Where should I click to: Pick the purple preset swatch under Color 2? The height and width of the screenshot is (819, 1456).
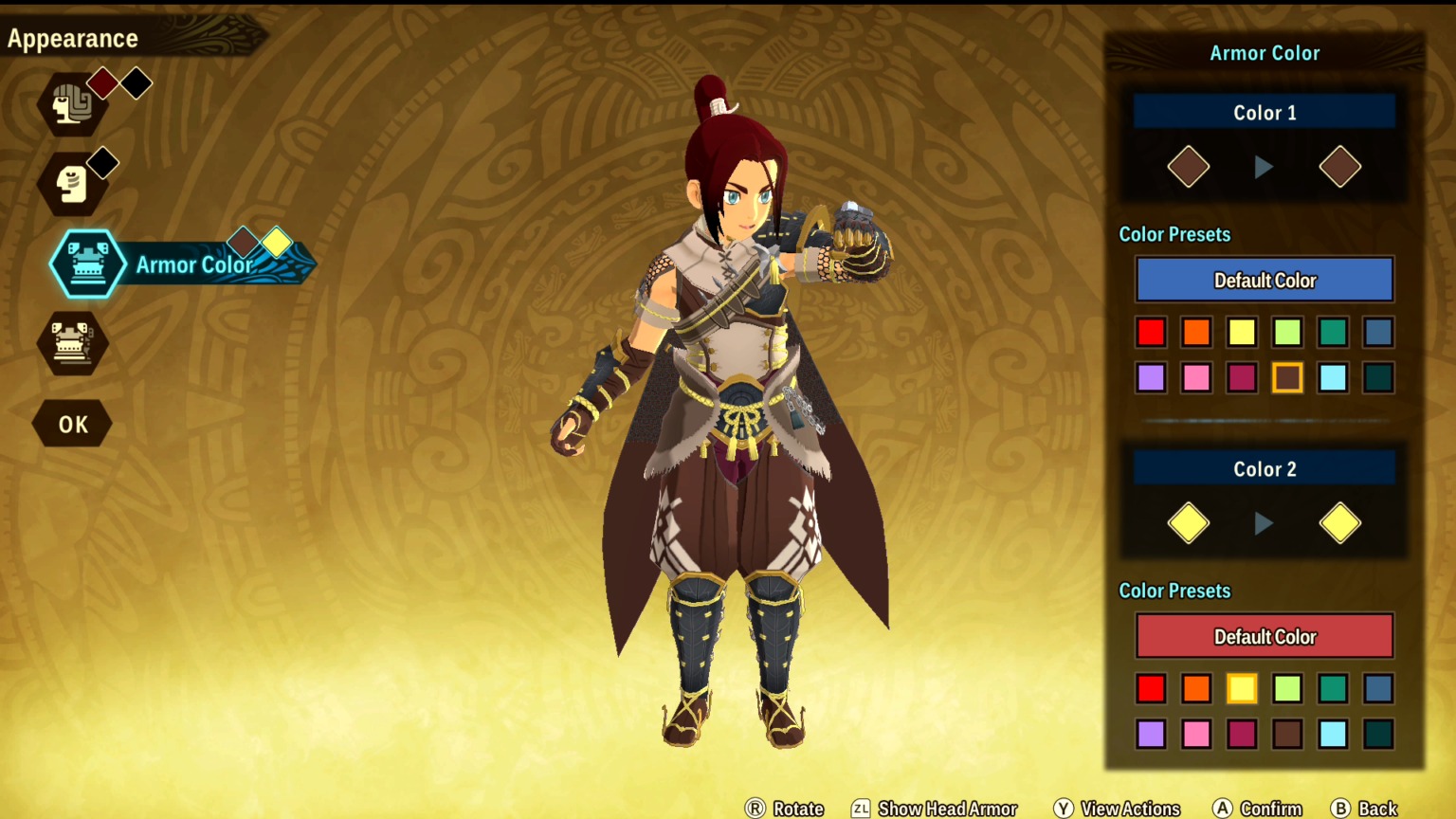point(1151,734)
